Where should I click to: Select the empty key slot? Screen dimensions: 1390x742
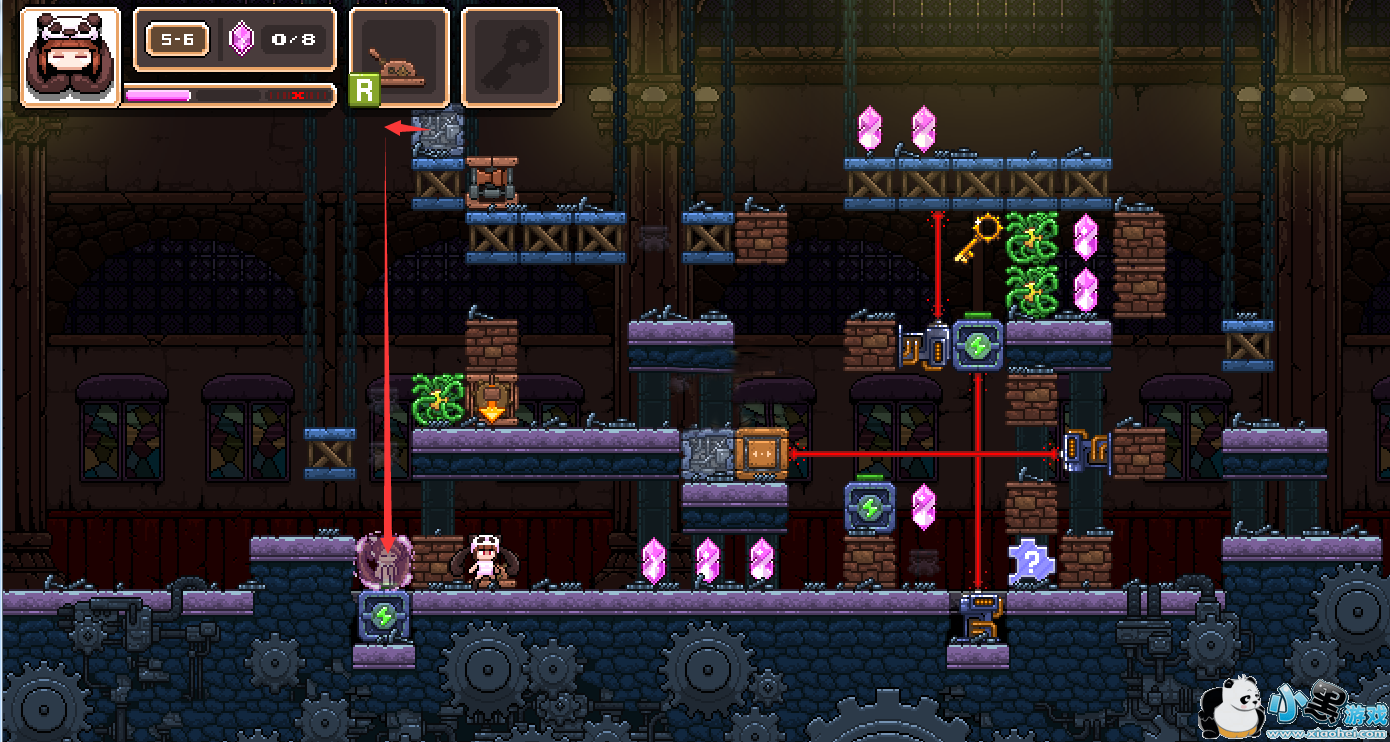[x=511, y=57]
